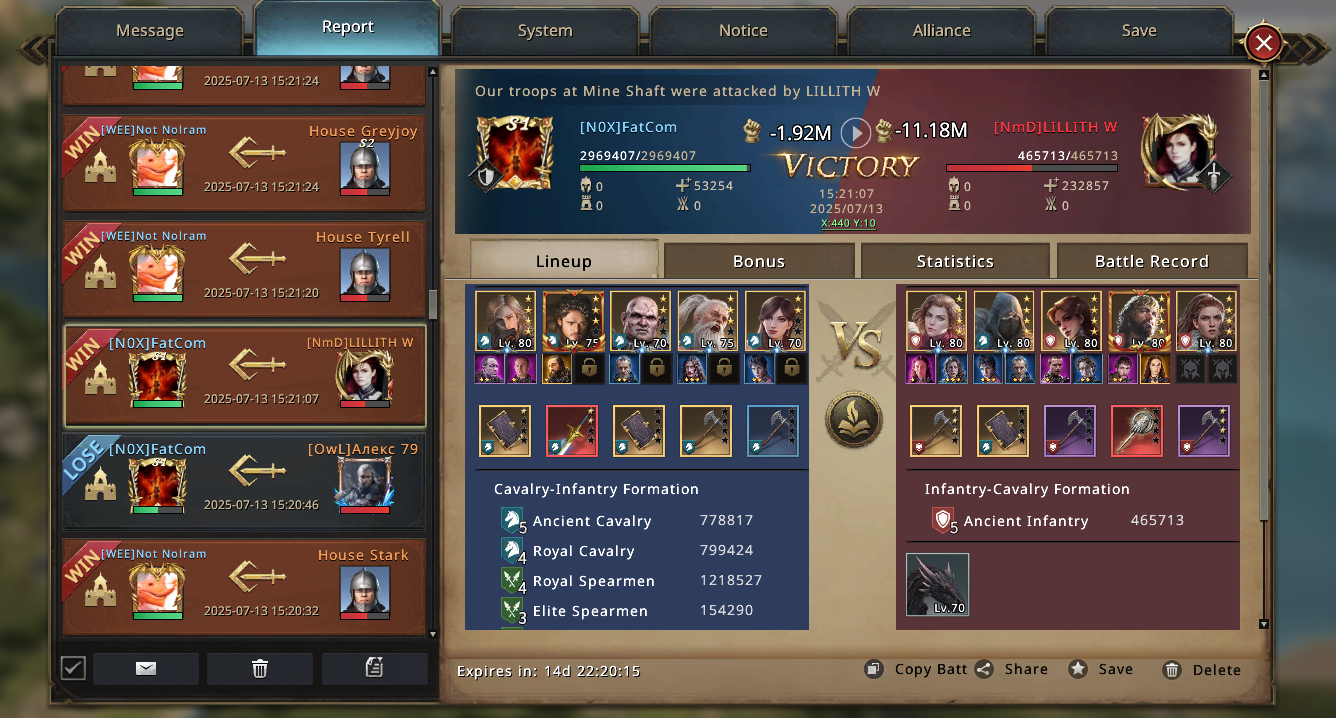
Task: Open the Battle Record tab
Action: click(1152, 261)
